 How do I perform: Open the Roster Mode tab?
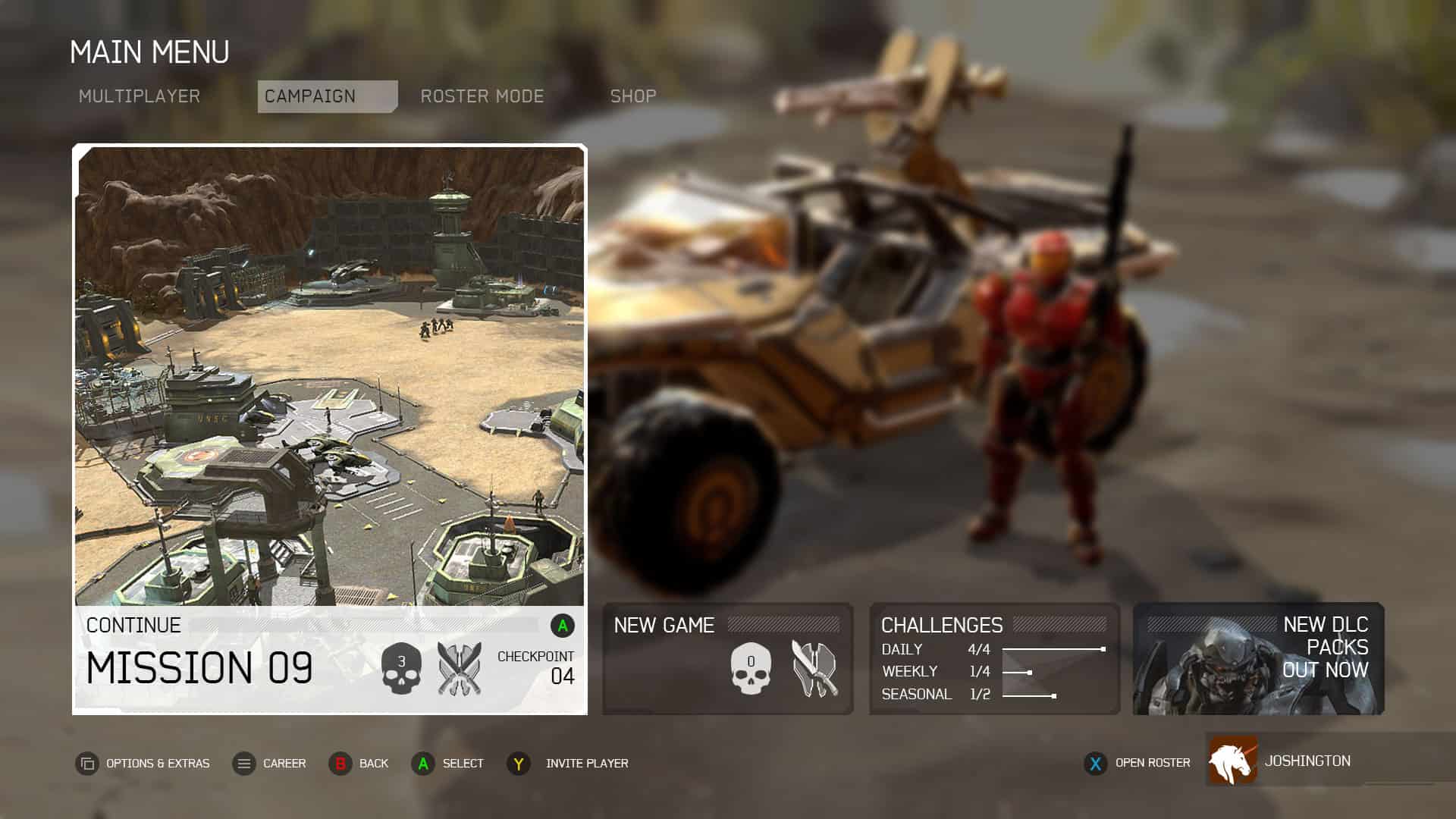[x=482, y=96]
